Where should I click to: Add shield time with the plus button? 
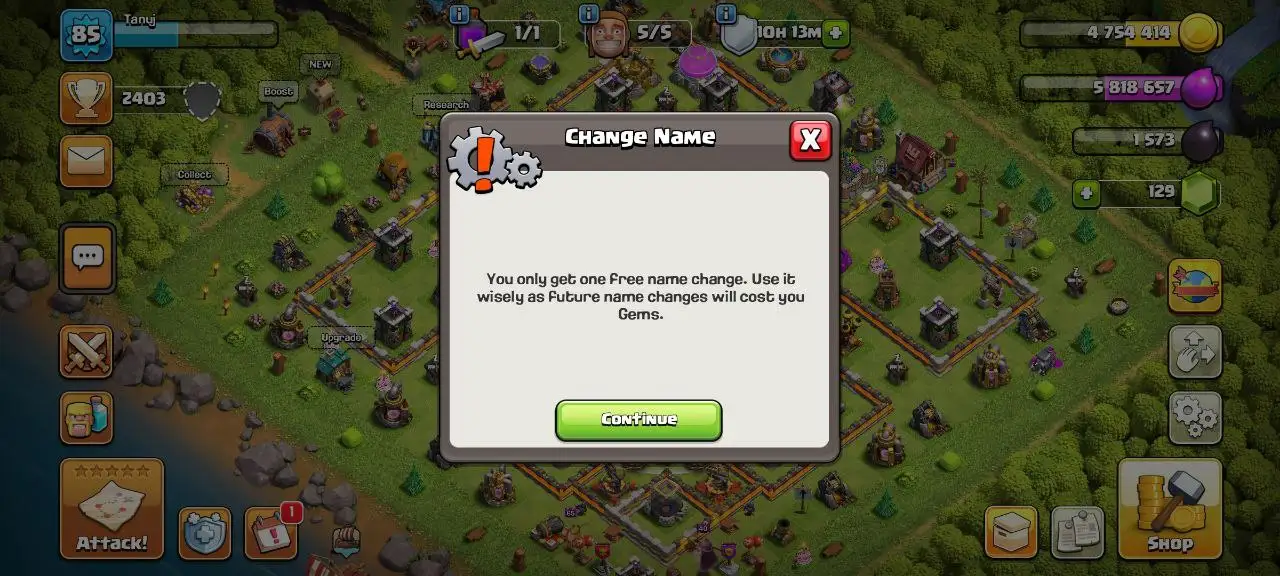point(836,33)
